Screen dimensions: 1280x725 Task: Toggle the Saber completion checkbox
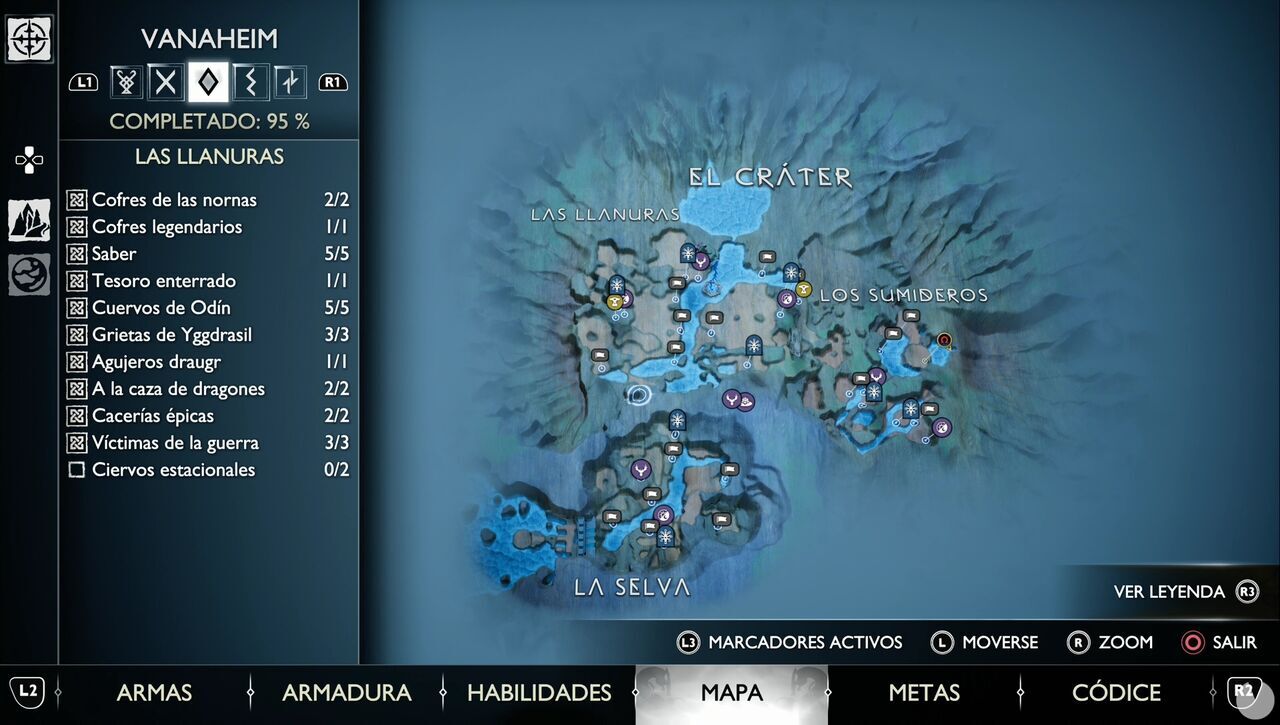[x=78, y=254]
